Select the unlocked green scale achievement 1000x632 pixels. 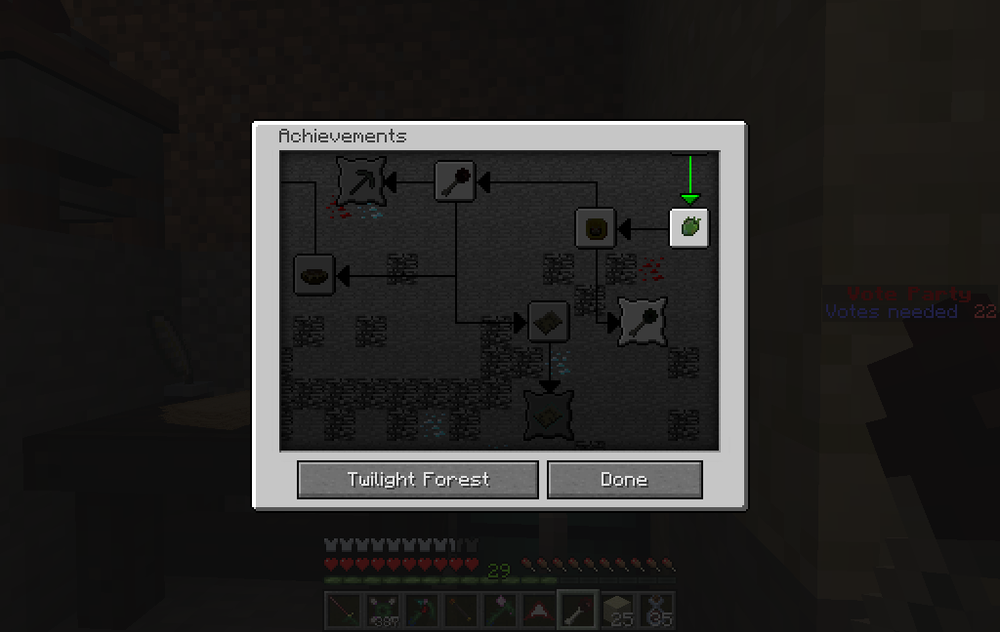coord(689,229)
